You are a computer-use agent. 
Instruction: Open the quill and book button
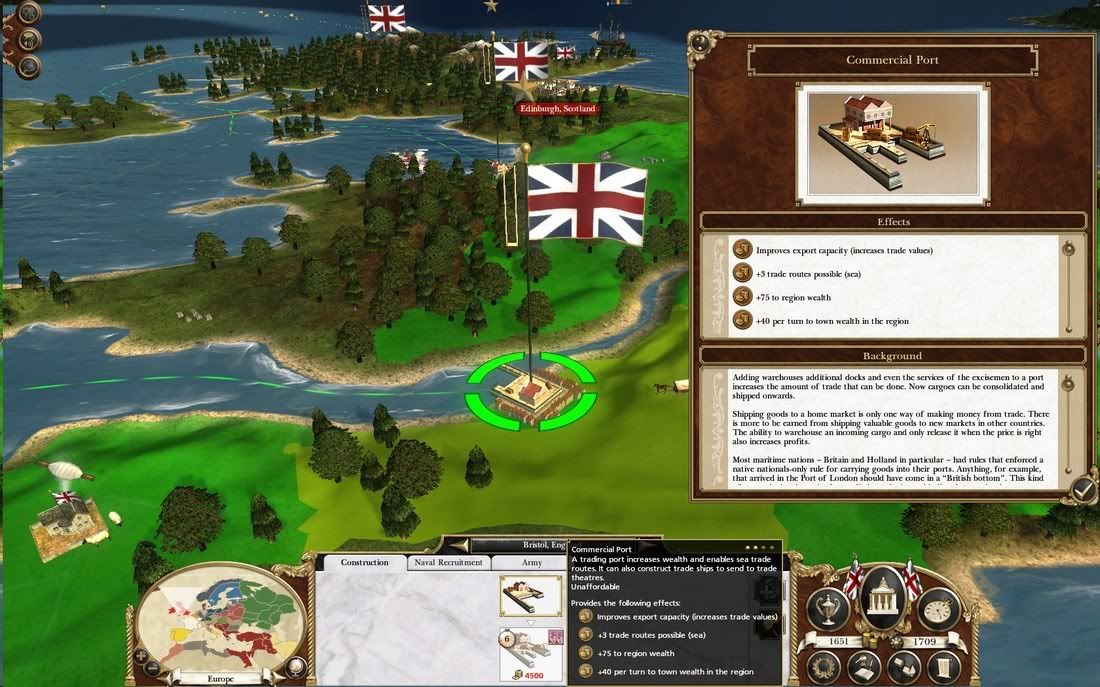(864, 666)
